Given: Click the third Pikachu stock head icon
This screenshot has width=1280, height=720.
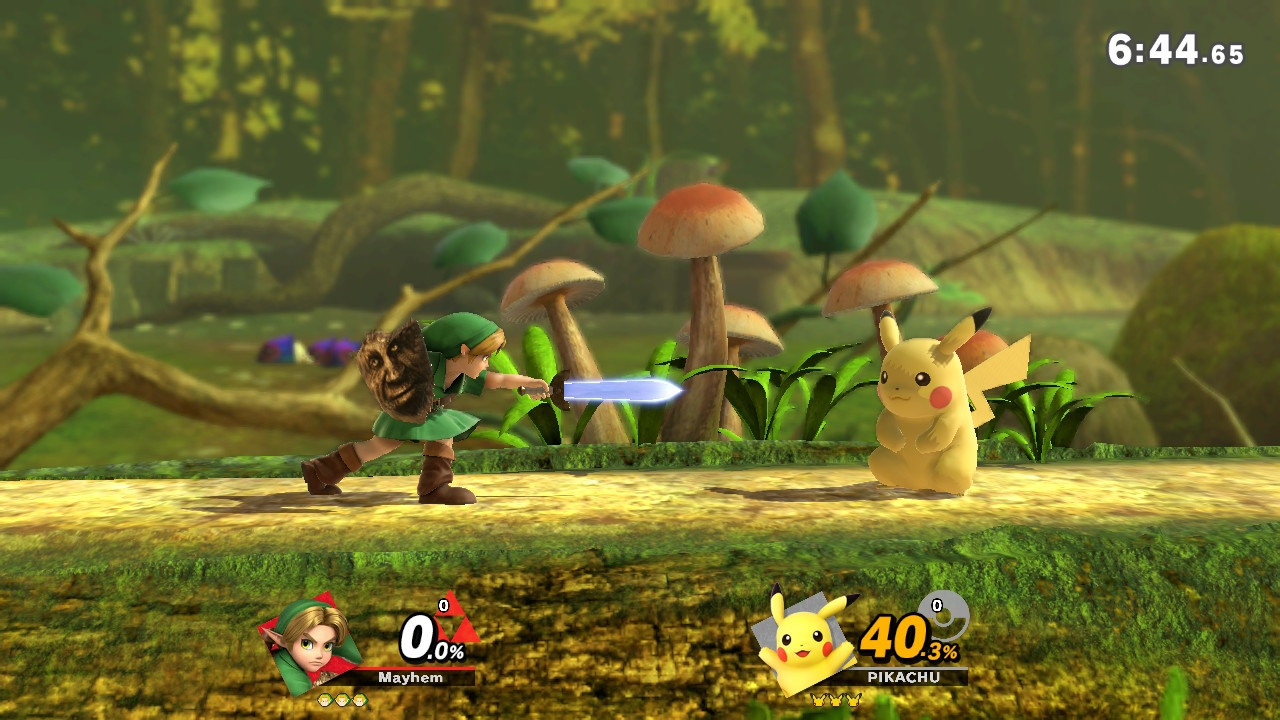Looking at the screenshot, I should [x=852, y=701].
